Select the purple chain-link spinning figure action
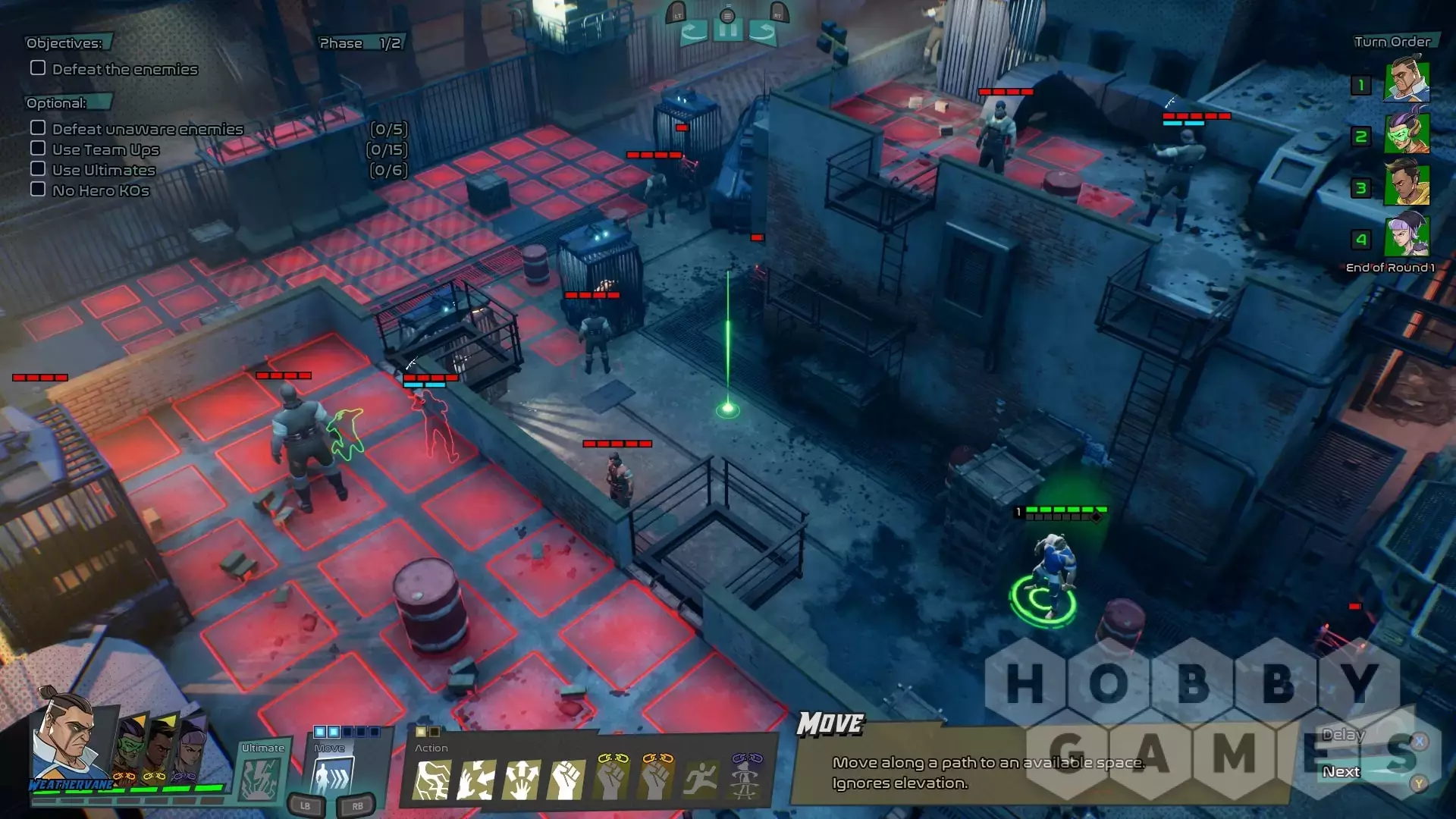This screenshot has height=819, width=1456. tap(745, 779)
